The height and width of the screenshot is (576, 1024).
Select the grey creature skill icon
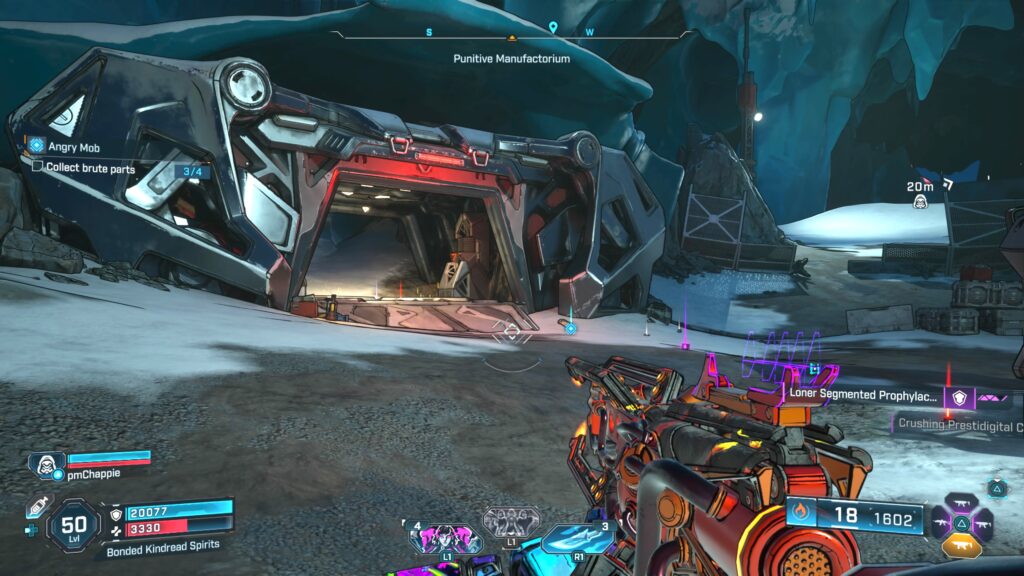tap(511, 521)
